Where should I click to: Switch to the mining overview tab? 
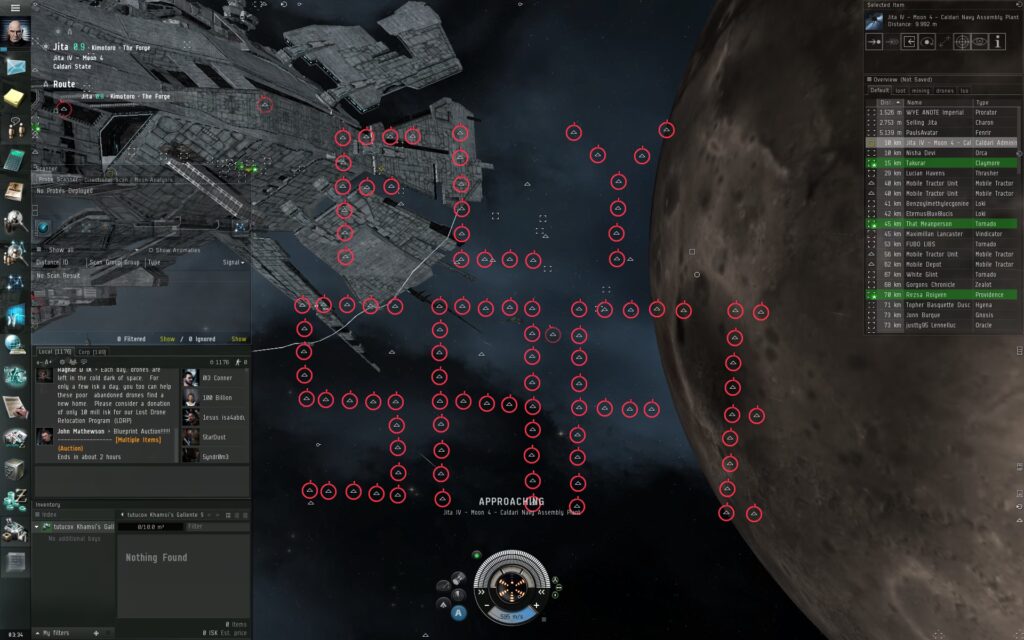(920, 91)
